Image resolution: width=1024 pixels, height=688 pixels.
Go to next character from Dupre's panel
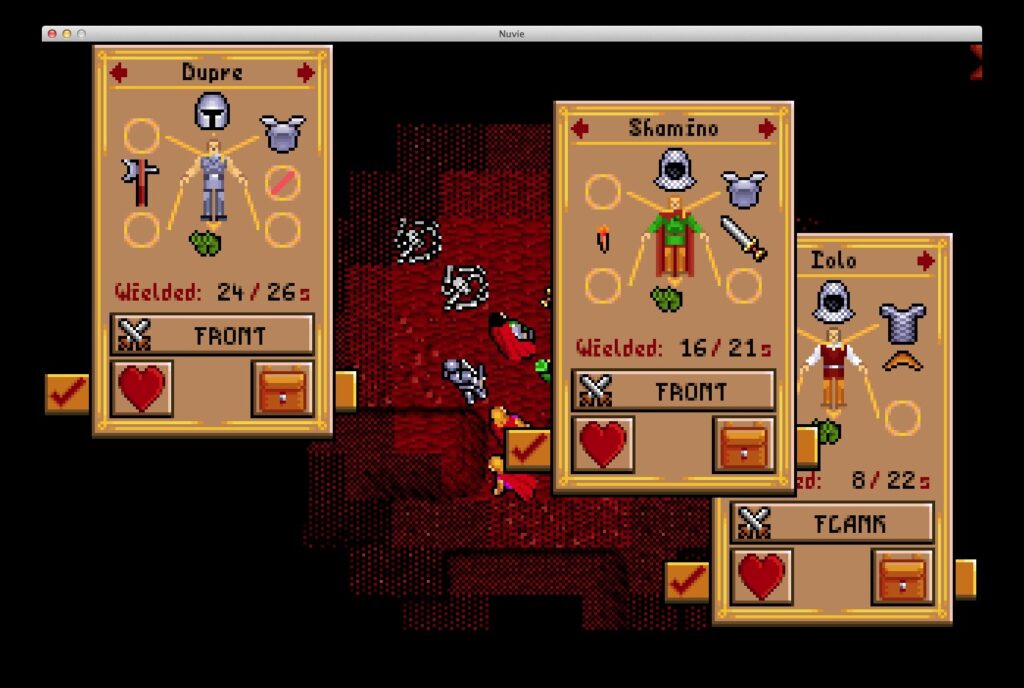(306, 72)
